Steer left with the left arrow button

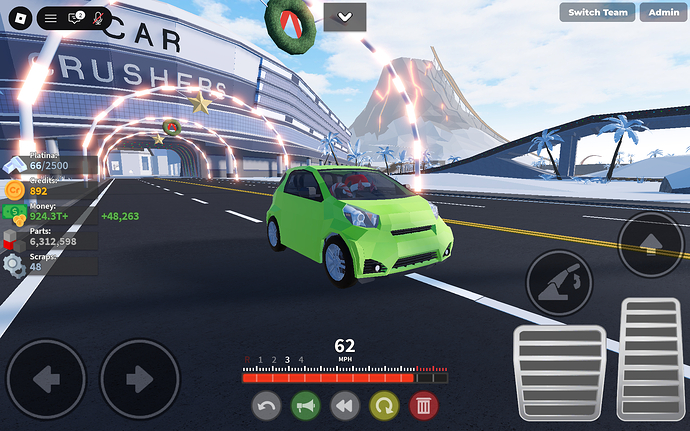[x=46, y=379]
